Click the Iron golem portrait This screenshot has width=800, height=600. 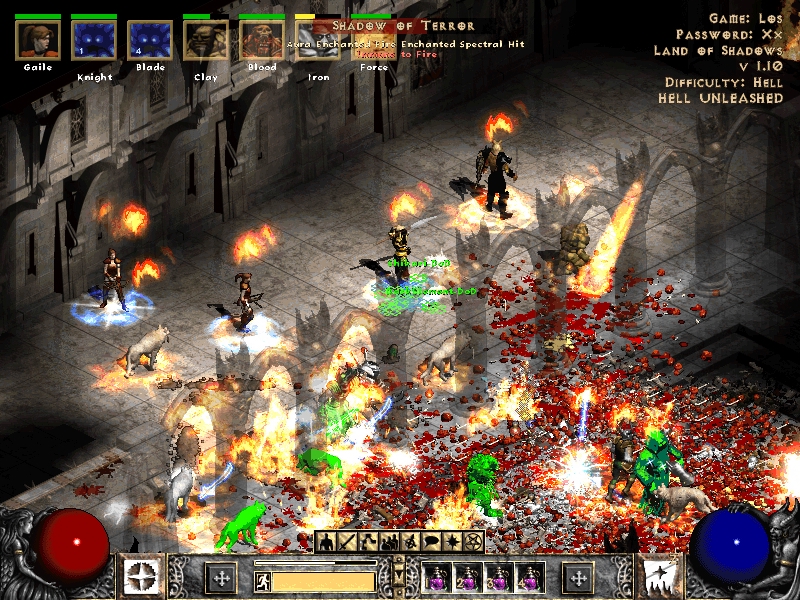tap(317, 41)
